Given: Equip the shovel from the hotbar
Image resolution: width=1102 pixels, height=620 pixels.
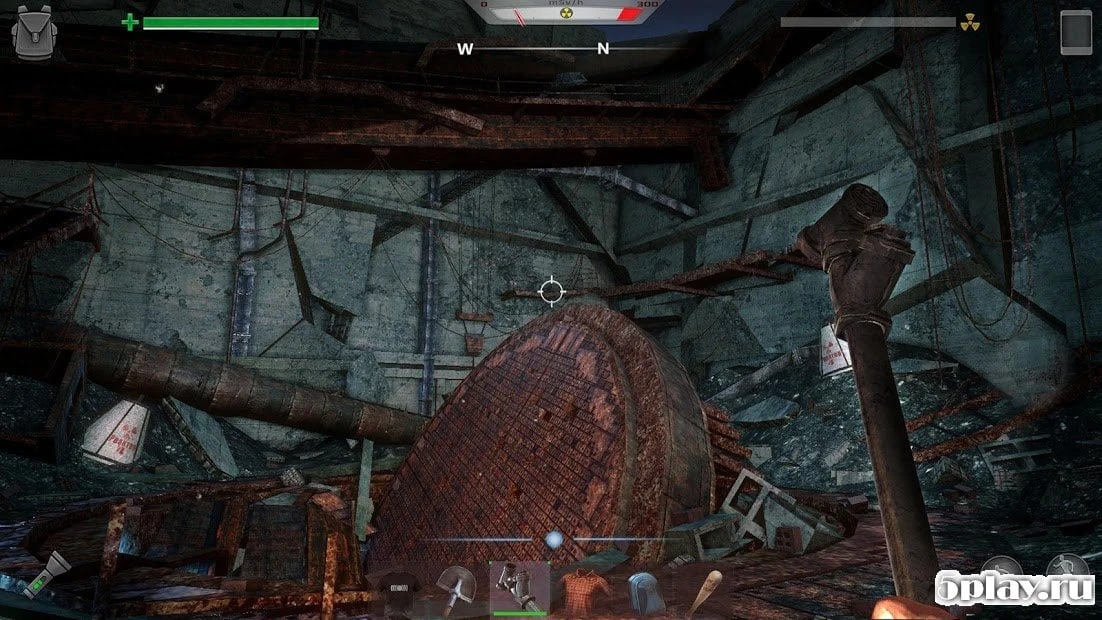Looking at the screenshot, I should coord(458,590).
